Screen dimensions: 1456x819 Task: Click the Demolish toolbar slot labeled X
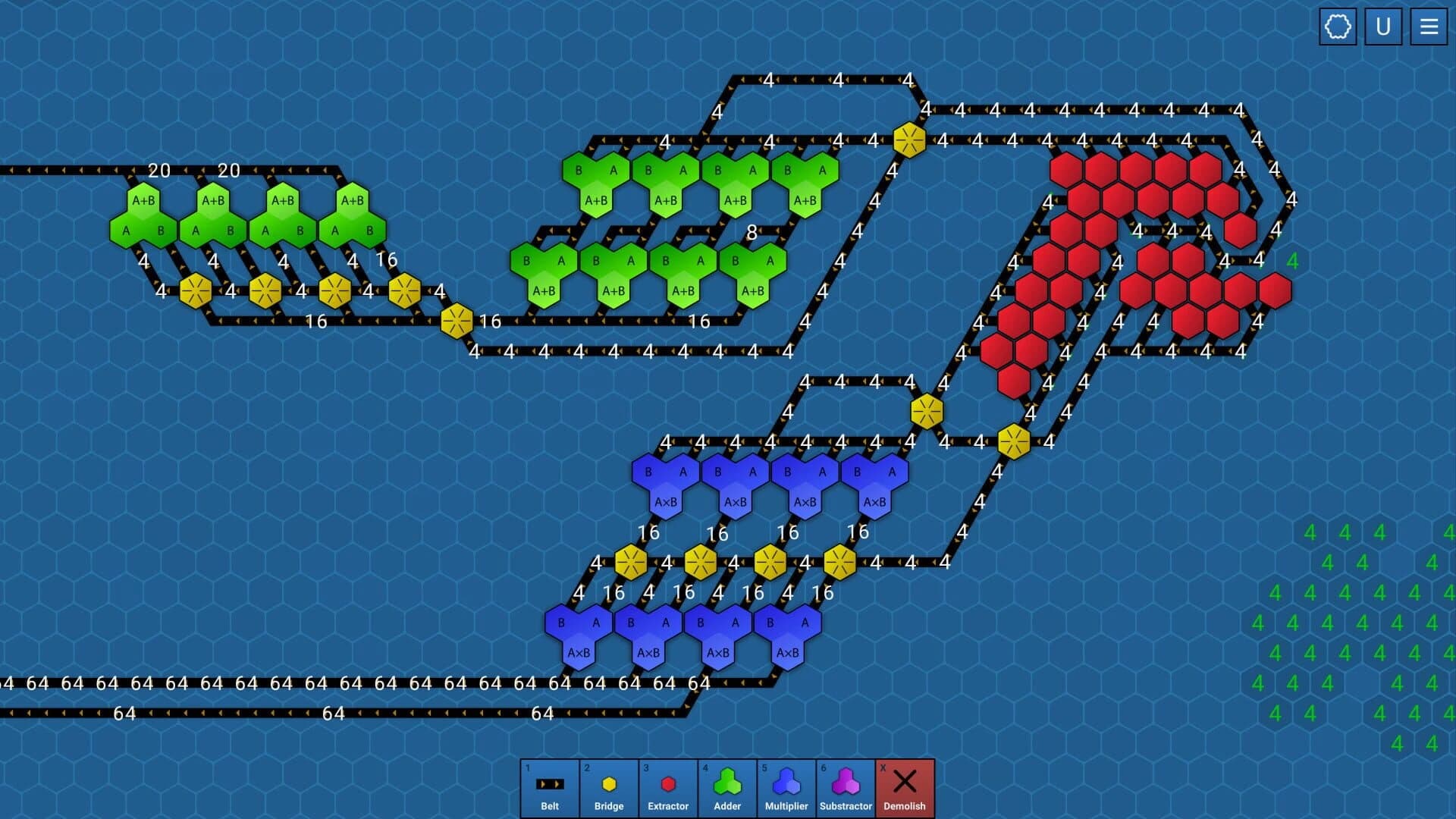click(904, 787)
